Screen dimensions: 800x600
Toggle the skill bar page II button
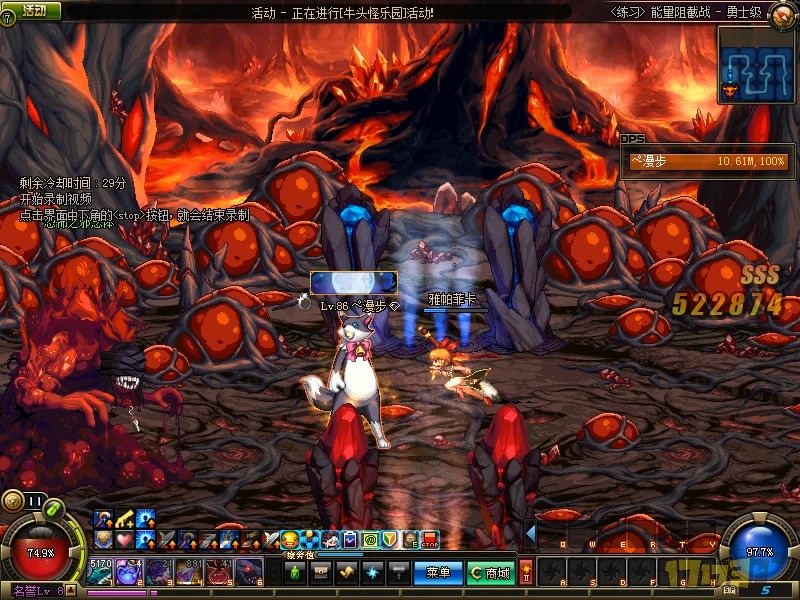(x=526, y=570)
